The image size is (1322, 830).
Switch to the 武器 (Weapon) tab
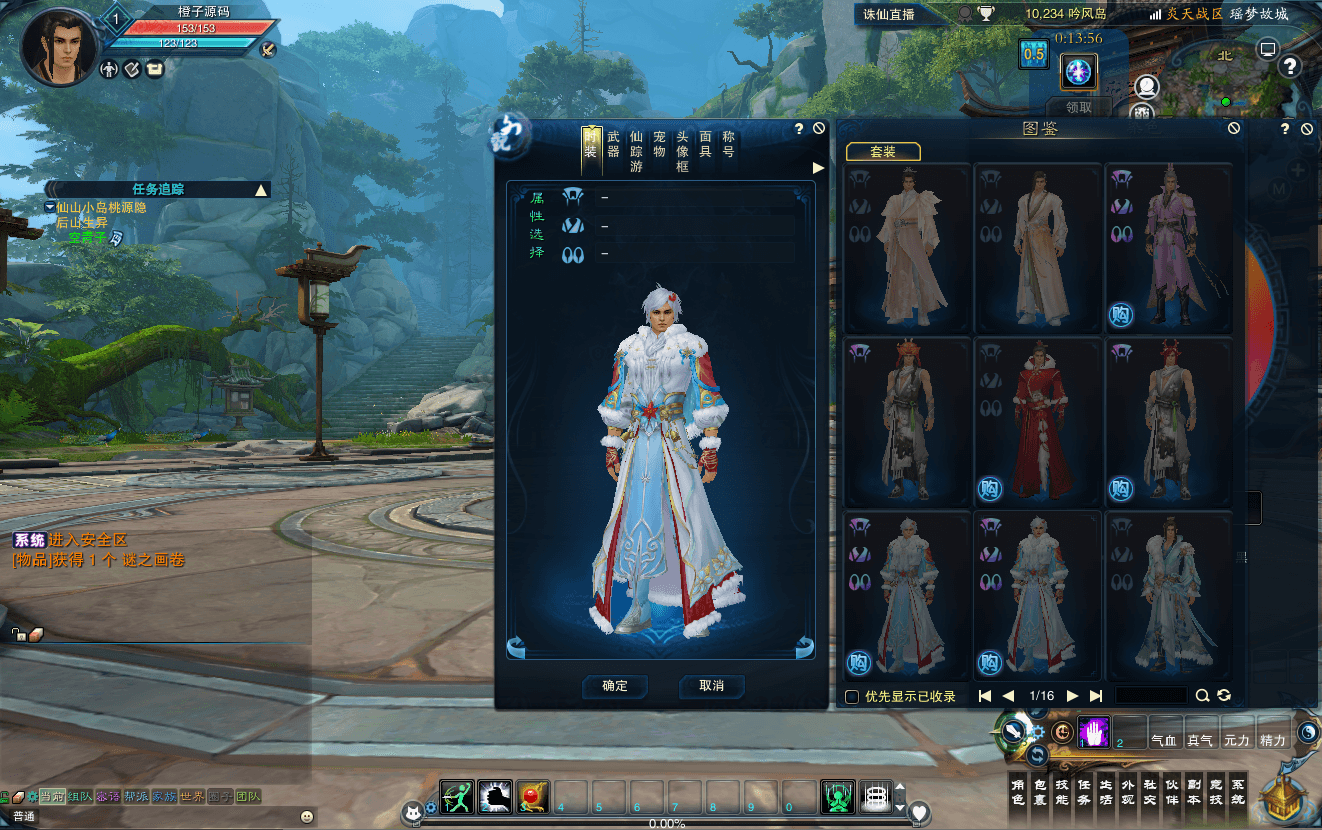click(614, 143)
